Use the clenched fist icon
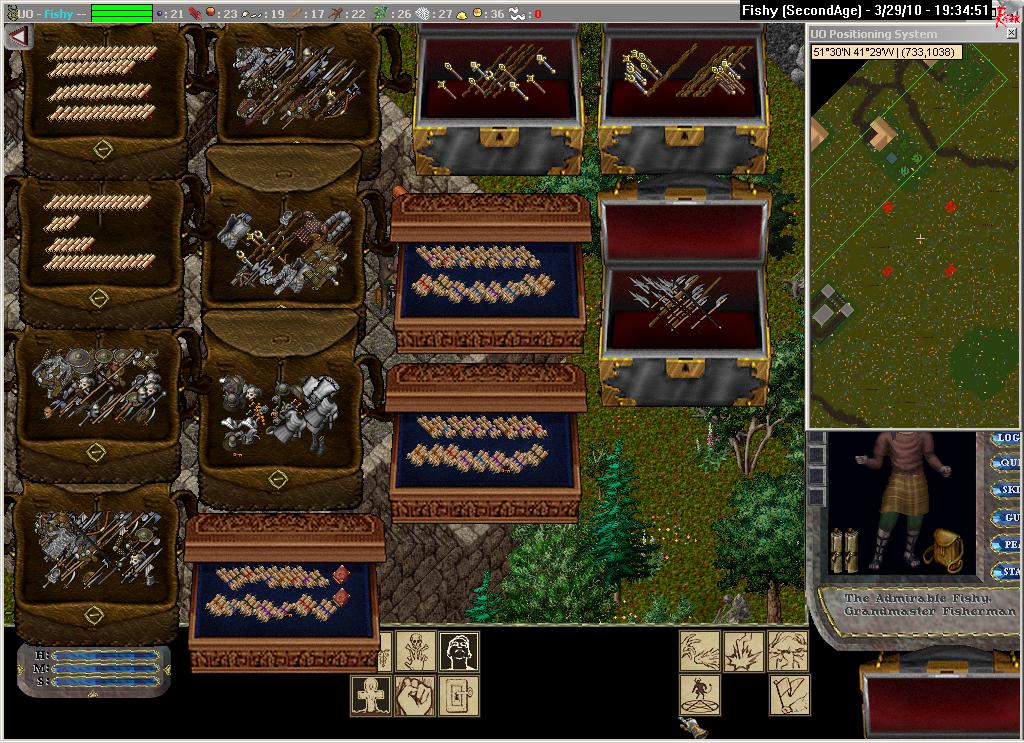Screen dimensions: 1024x743 point(414,695)
